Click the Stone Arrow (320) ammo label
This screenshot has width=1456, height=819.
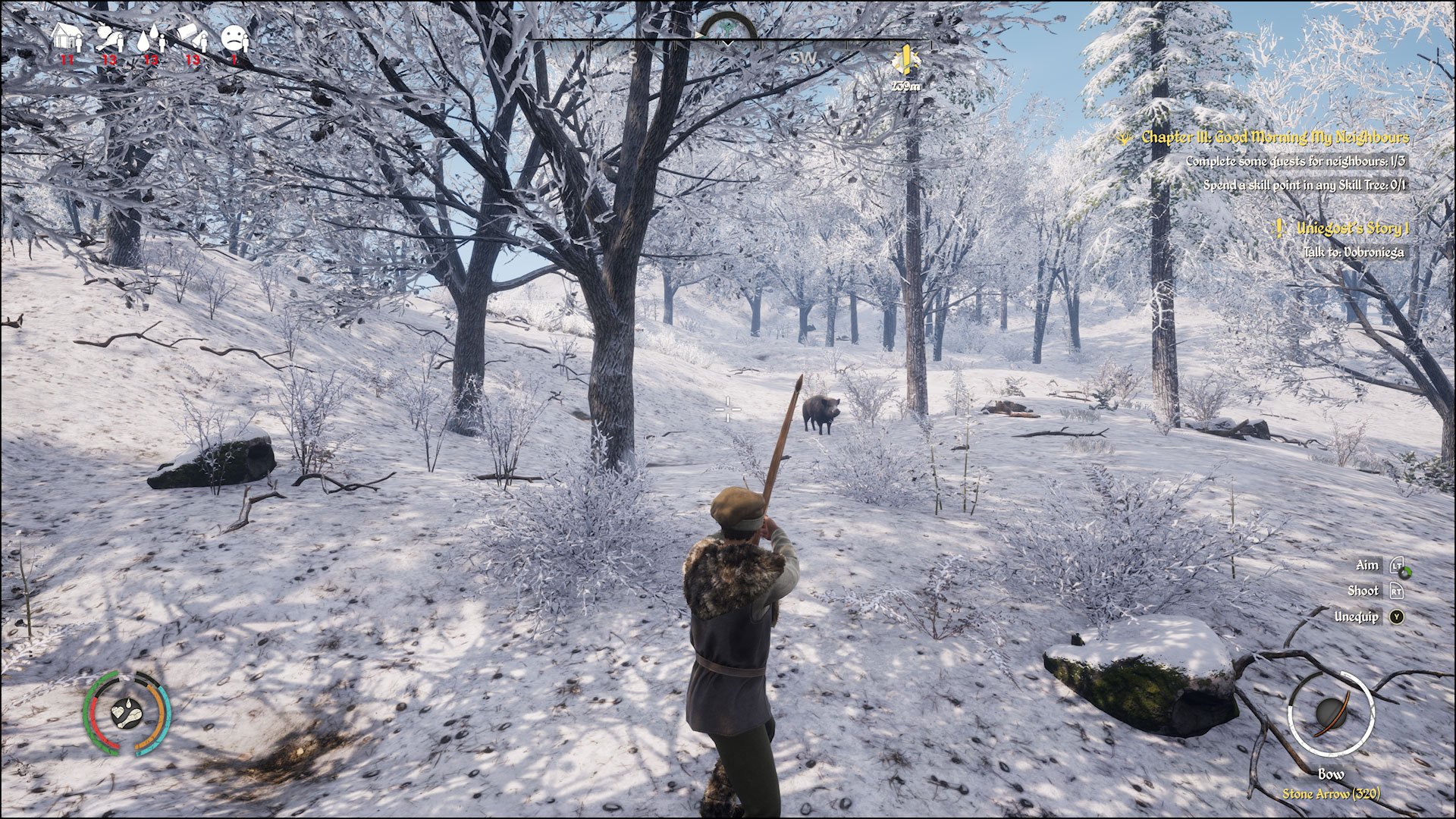point(1332,794)
